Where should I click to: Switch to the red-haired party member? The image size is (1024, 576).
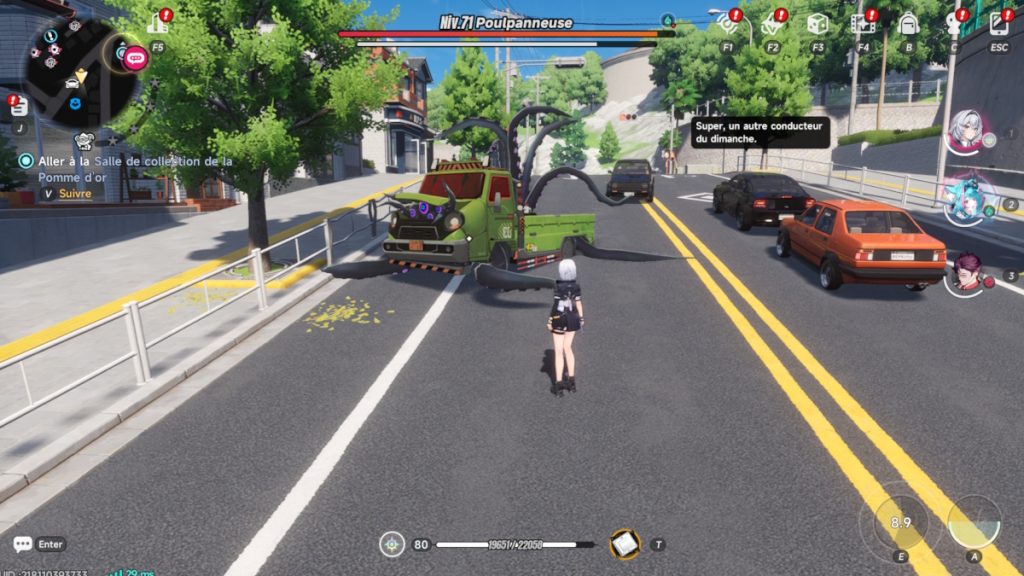click(x=967, y=271)
